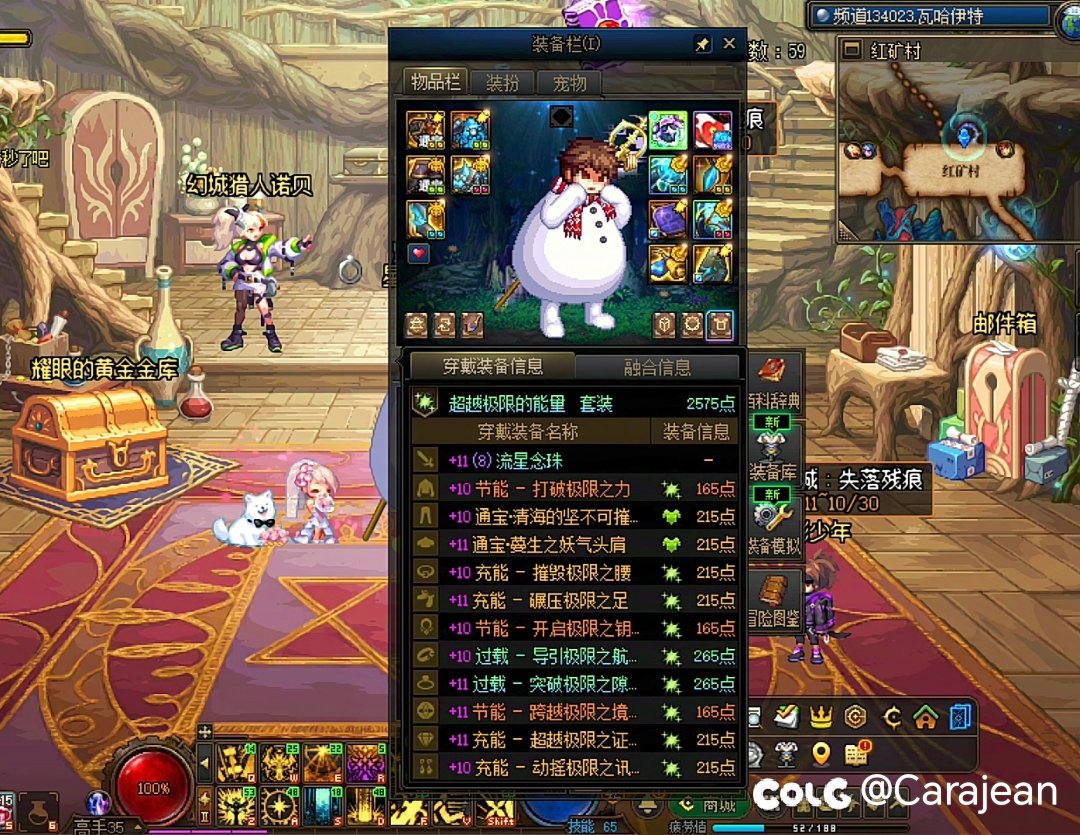The image size is (1080, 835).
Task: Select the 物品栏 tab
Action: click(437, 82)
